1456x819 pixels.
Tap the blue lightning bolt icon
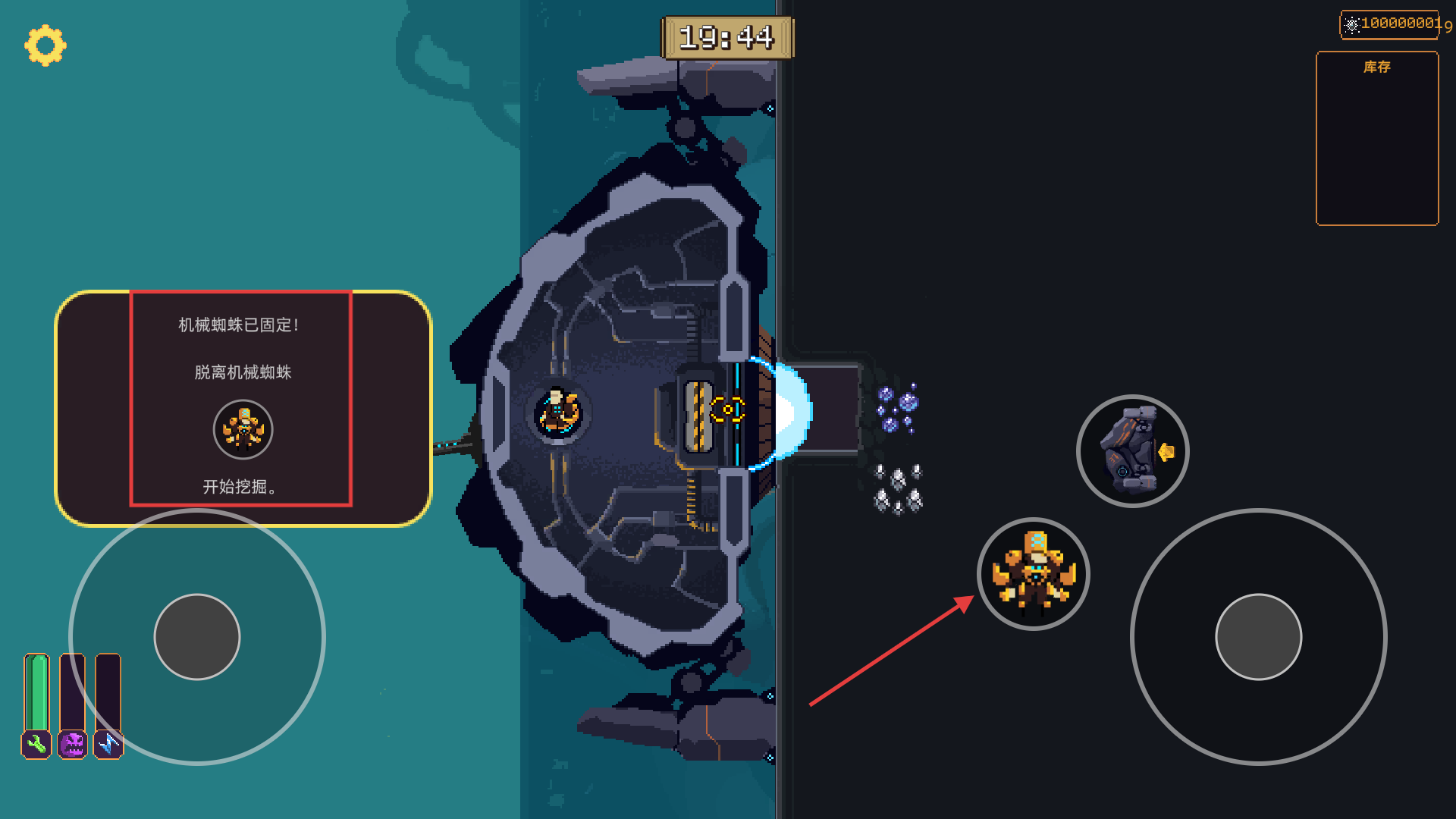[x=108, y=744]
